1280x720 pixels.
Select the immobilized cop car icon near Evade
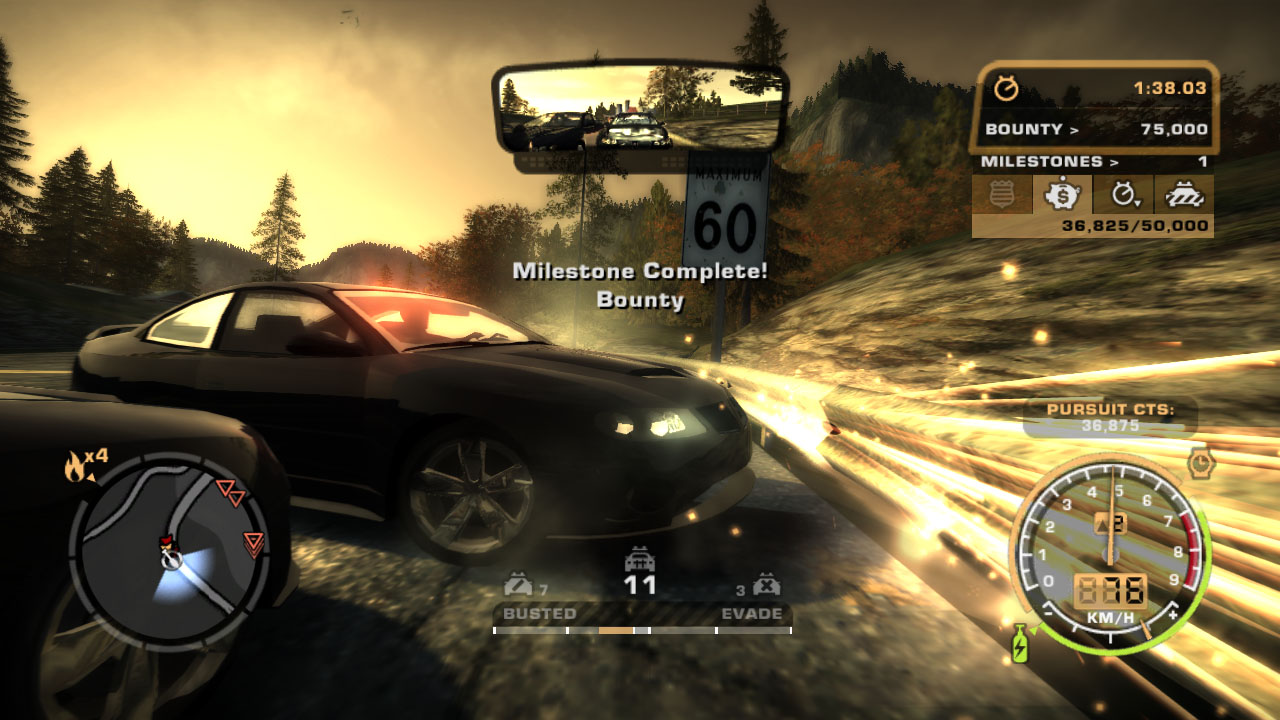coord(766,586)
